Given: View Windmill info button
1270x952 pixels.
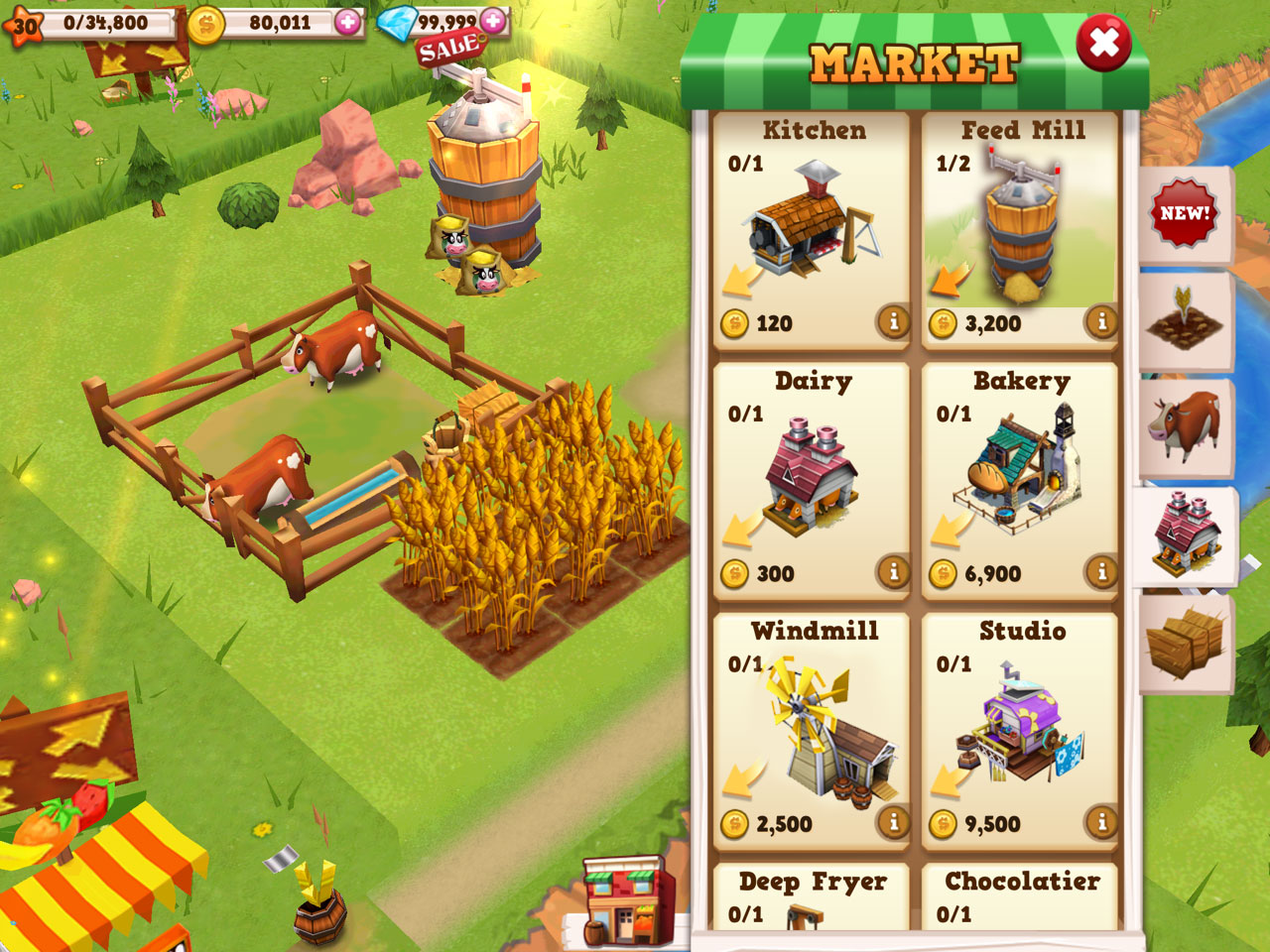Looking at the screenshot, I should (893, 821).
